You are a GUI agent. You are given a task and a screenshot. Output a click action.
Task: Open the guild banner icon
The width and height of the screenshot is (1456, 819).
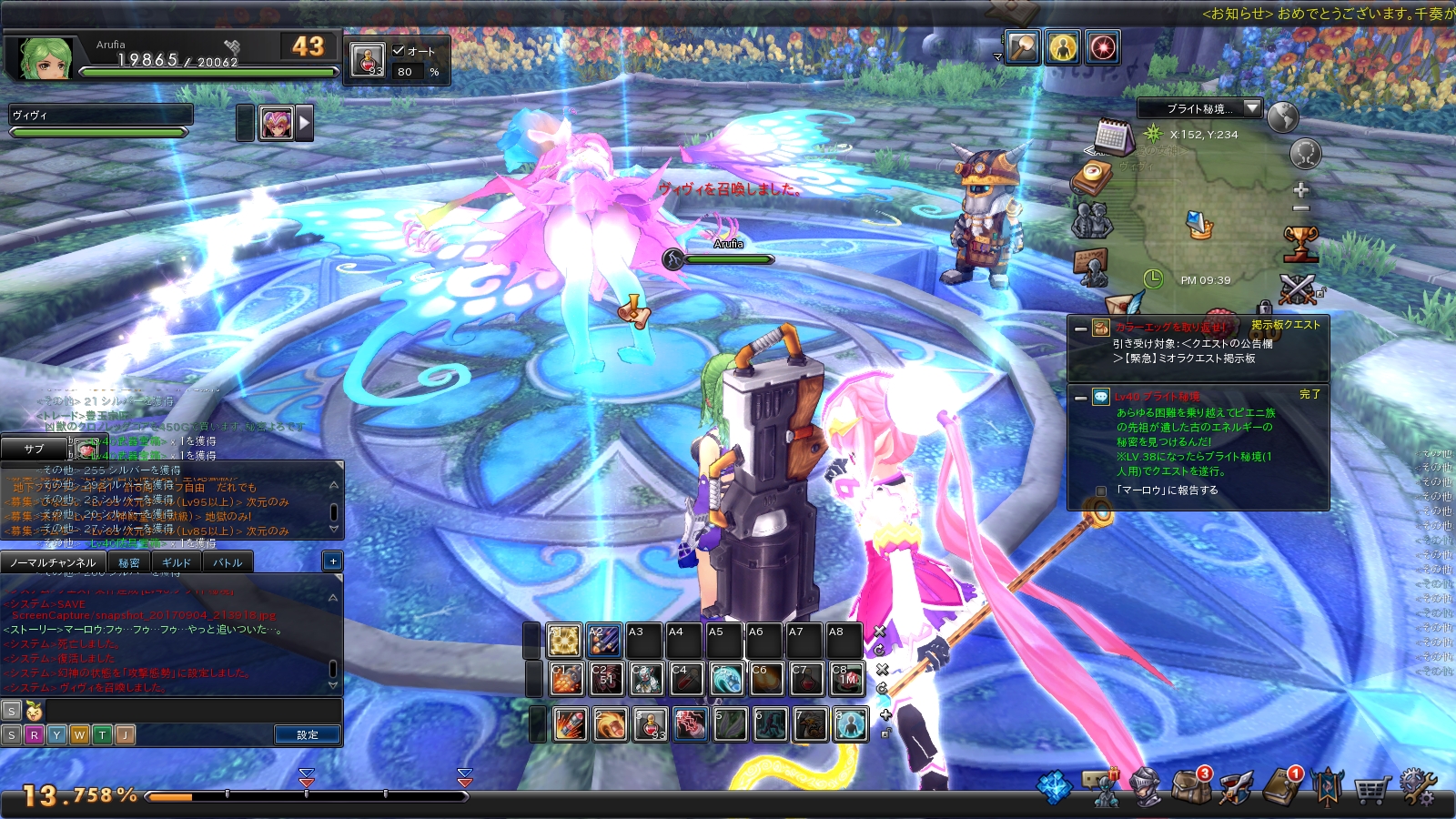tap(1328, 786)
